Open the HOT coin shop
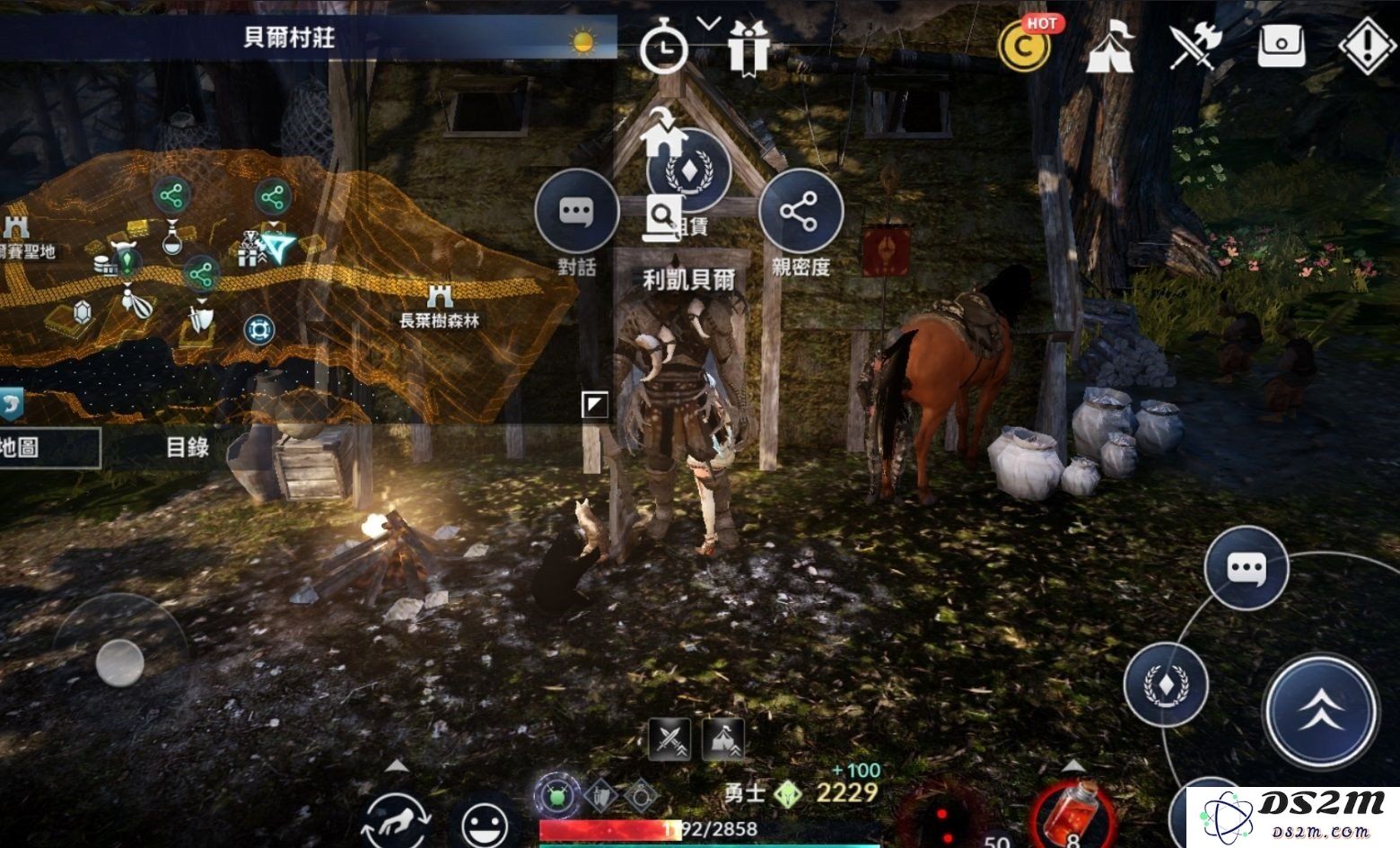This screenshot has height=848, width=1400. 1023,45
